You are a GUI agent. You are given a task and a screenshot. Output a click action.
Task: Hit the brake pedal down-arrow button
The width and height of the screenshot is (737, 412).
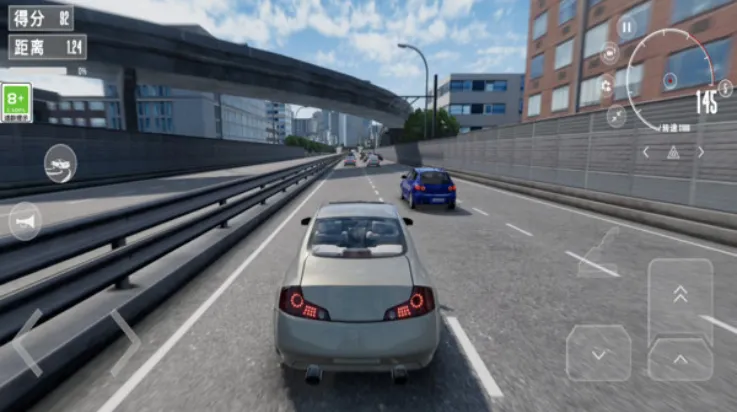(x=598, y=353)
